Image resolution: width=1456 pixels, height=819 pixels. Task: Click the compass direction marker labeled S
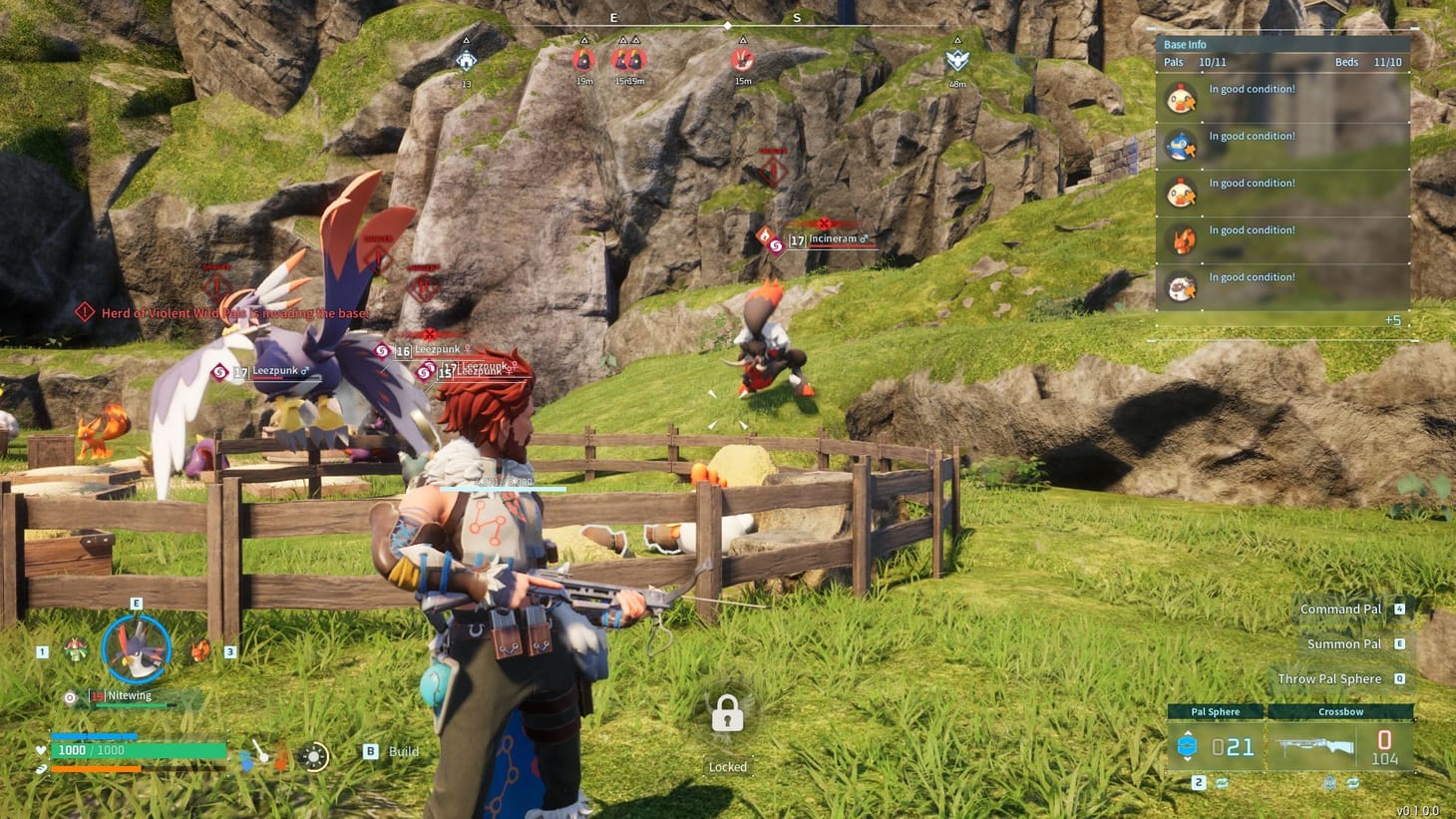pos(795,17)
